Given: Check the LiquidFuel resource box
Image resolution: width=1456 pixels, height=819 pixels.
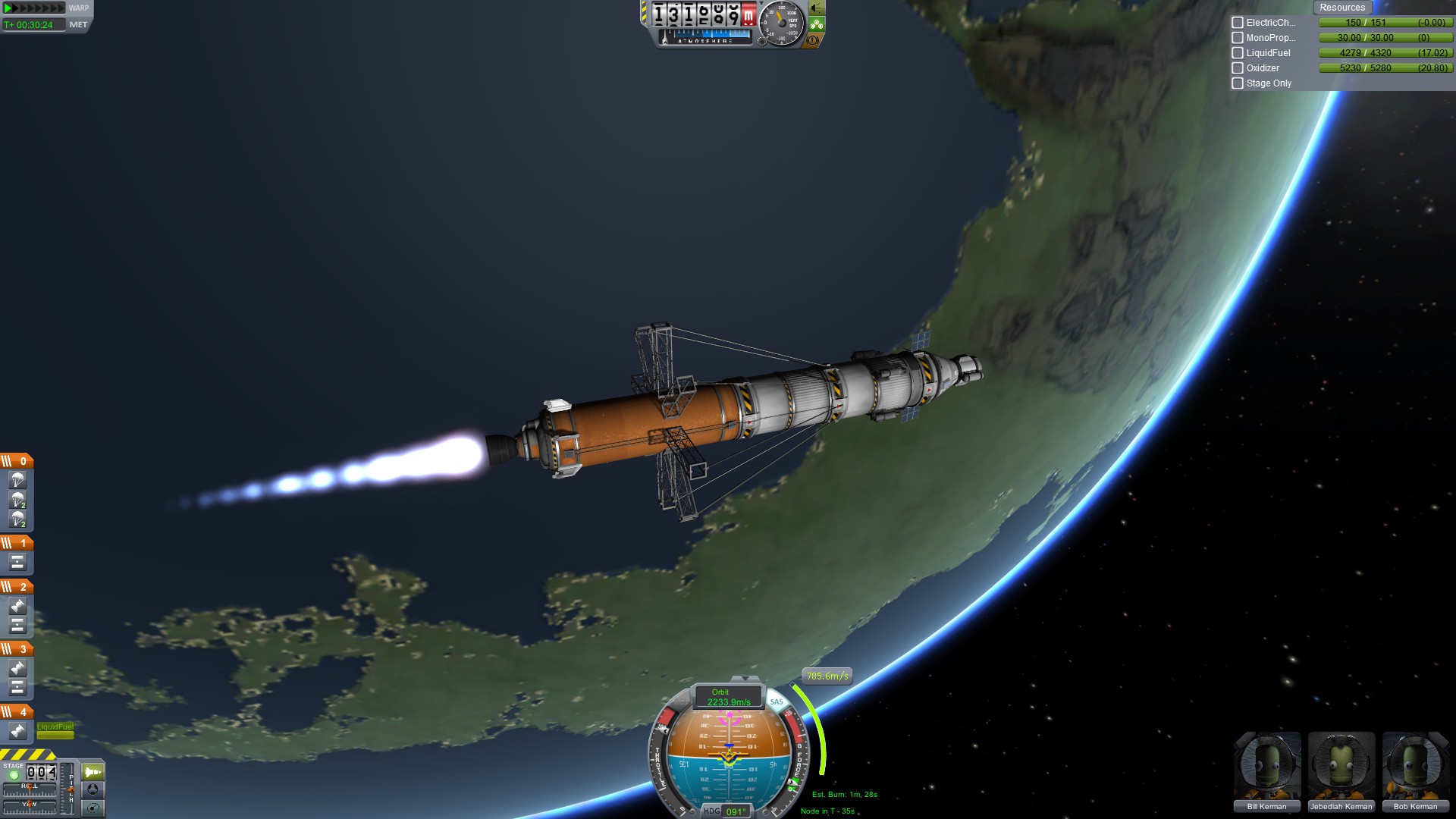Looking at the screenshot, I should (x=1238, y=53).
